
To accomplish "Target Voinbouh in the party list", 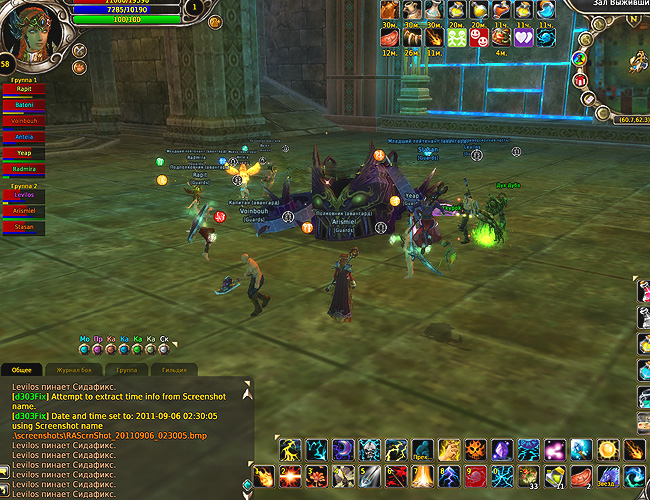I will pos(24,120).
